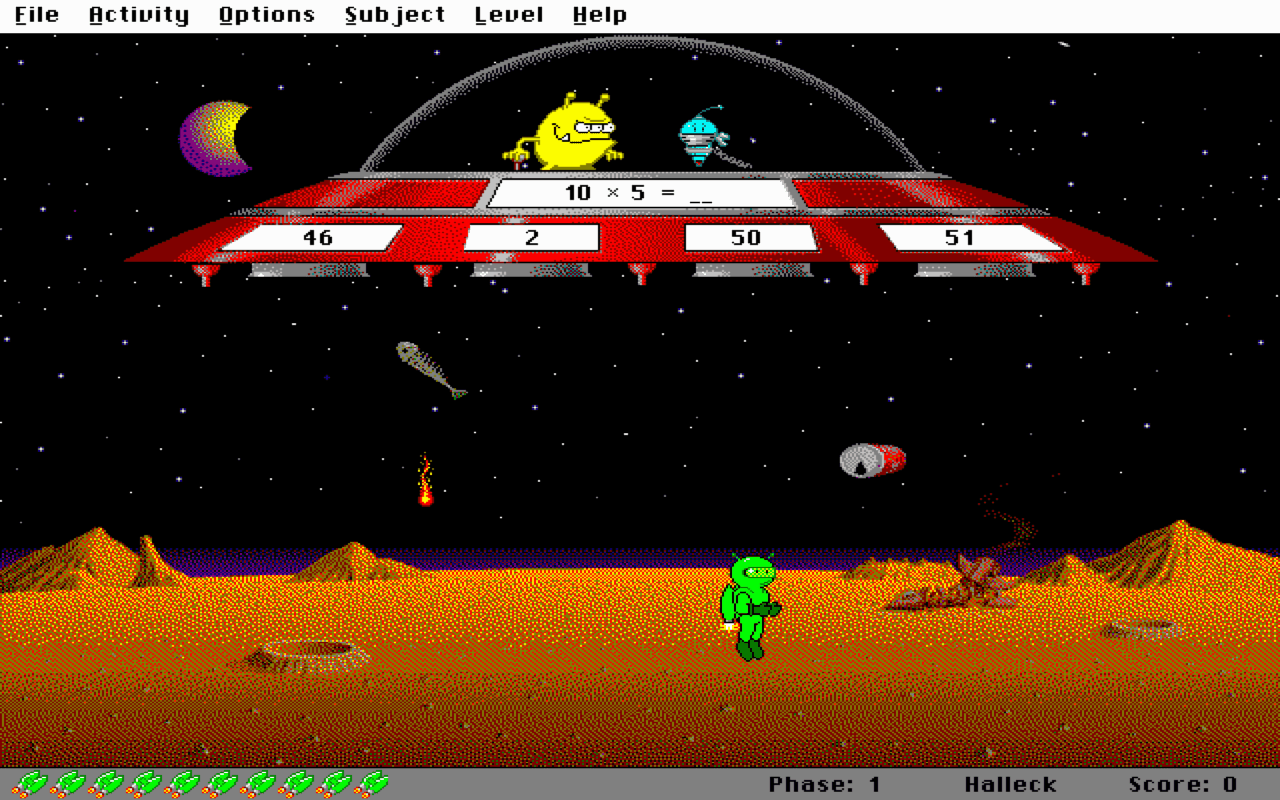Click the fish skeleton in the sky

[430, 368]
